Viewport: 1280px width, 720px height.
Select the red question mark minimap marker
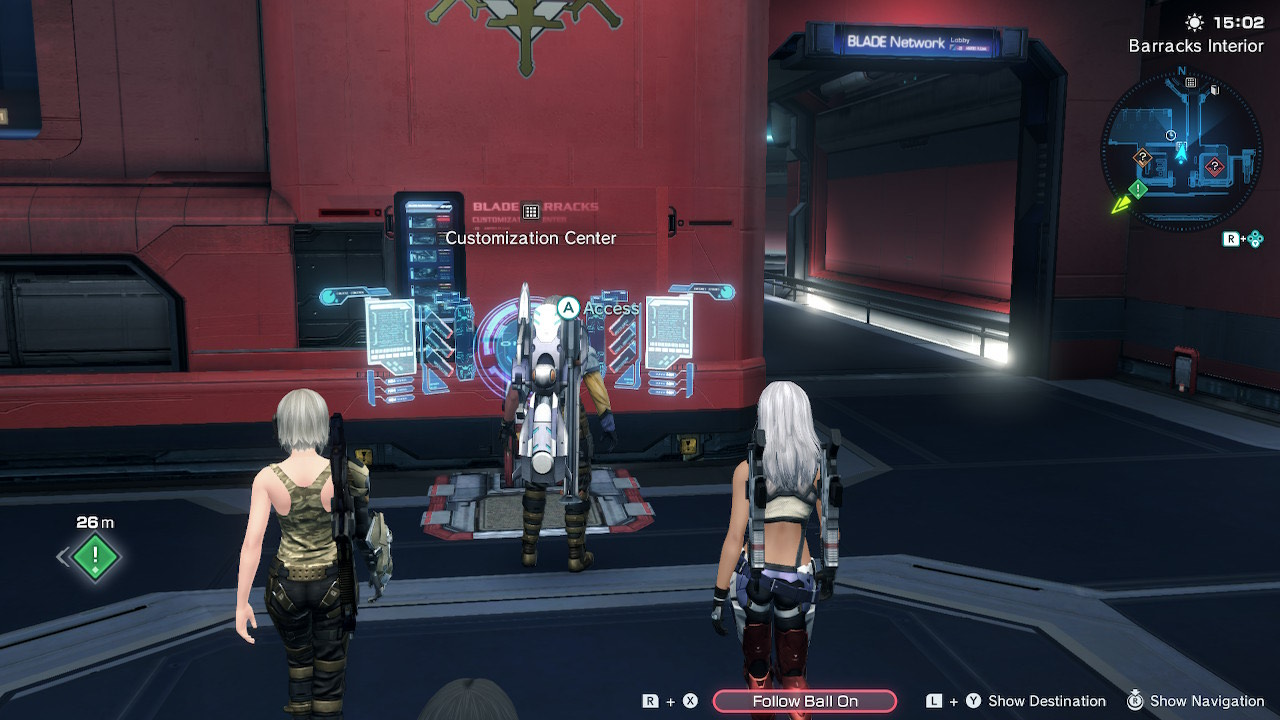click(1214, 166)
